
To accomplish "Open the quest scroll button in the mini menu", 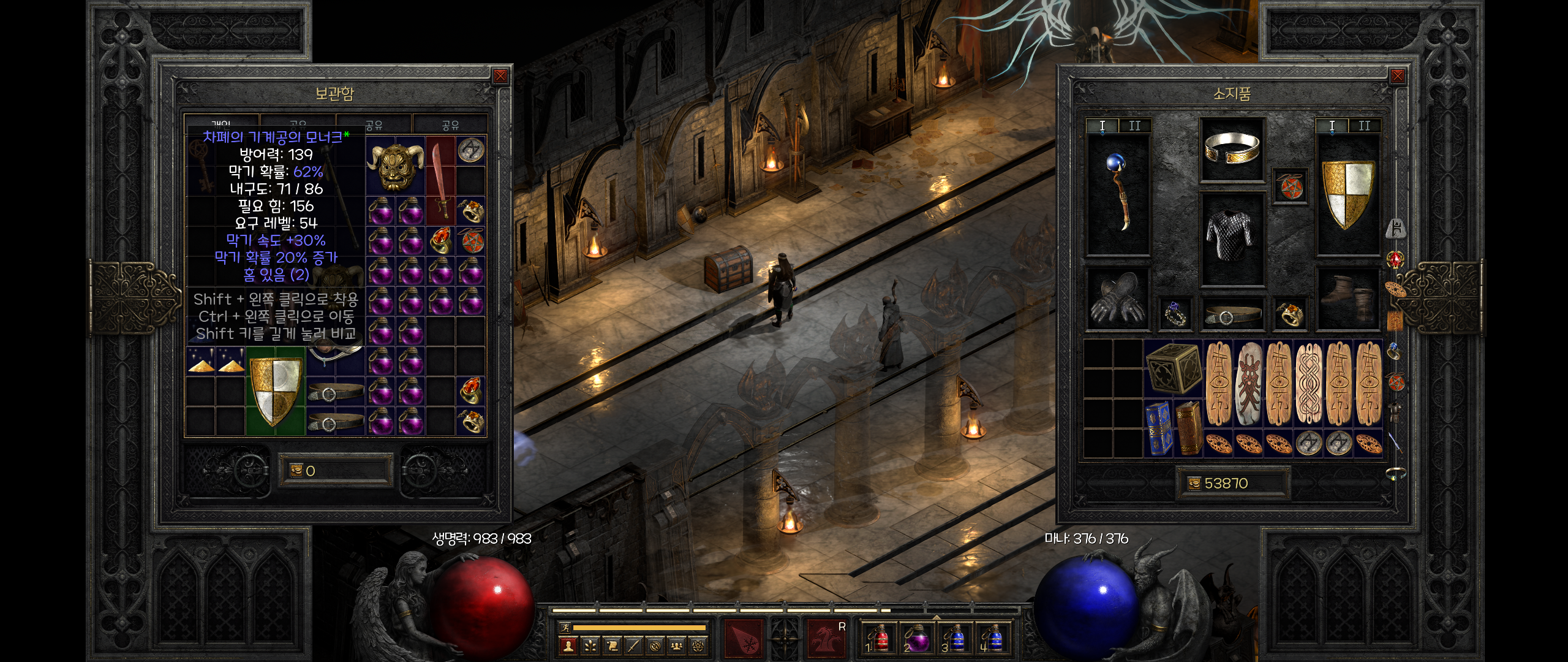I will coord(612,645).
